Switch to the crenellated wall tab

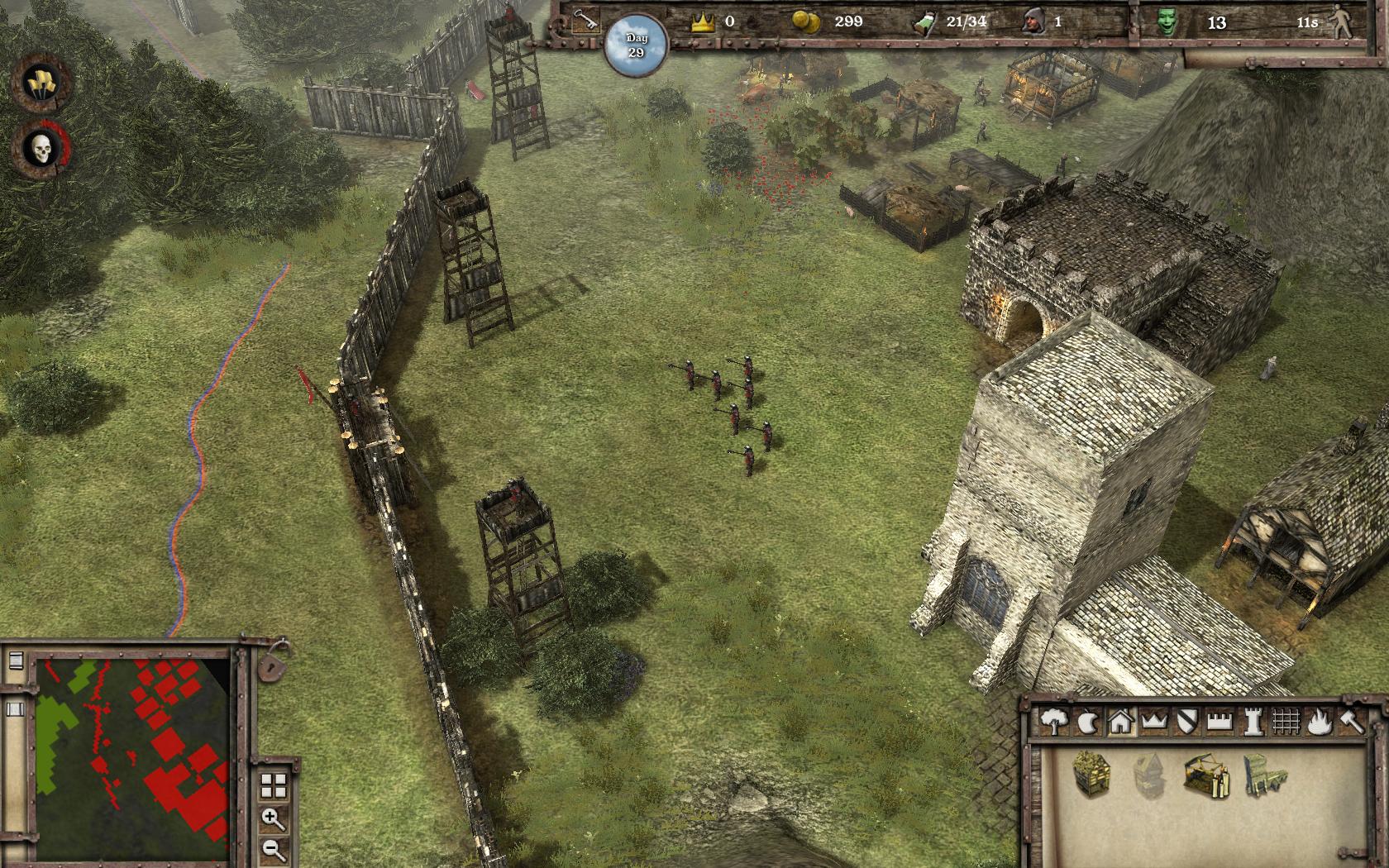pos(1220,722)
